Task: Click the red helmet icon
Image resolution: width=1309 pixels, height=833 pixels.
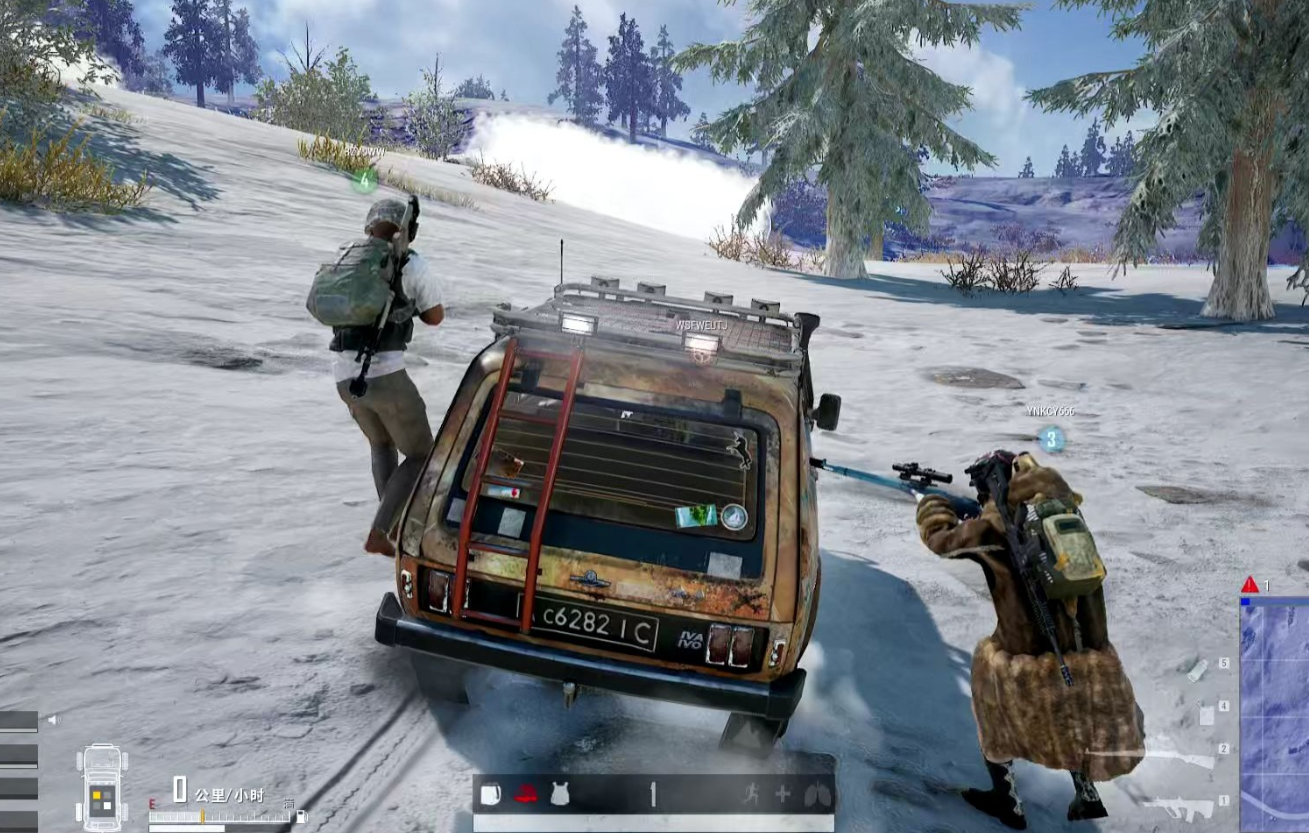Action: (526, 794)
